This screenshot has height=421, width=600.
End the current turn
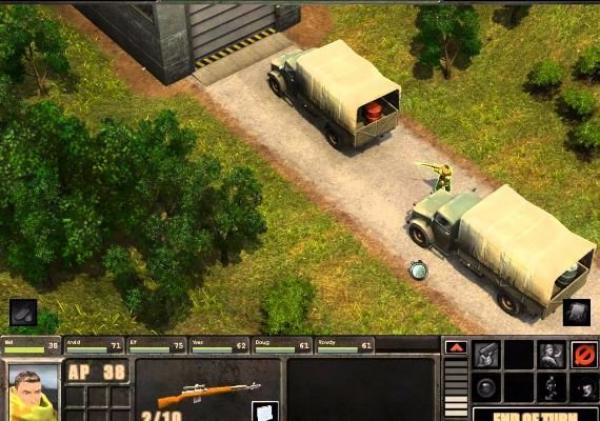coord(535,414)
